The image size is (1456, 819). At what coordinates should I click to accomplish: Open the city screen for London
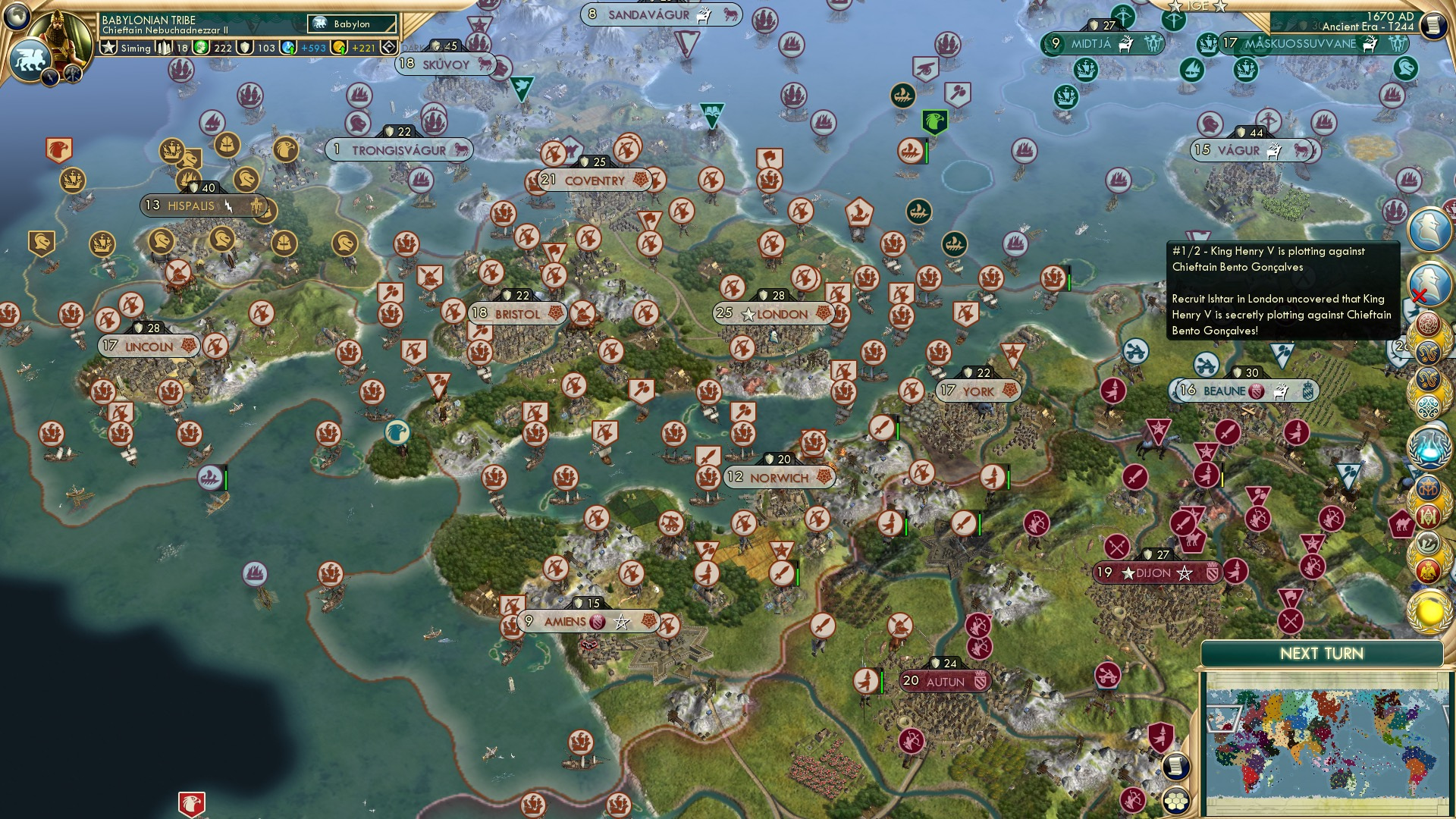pos(775,312)
